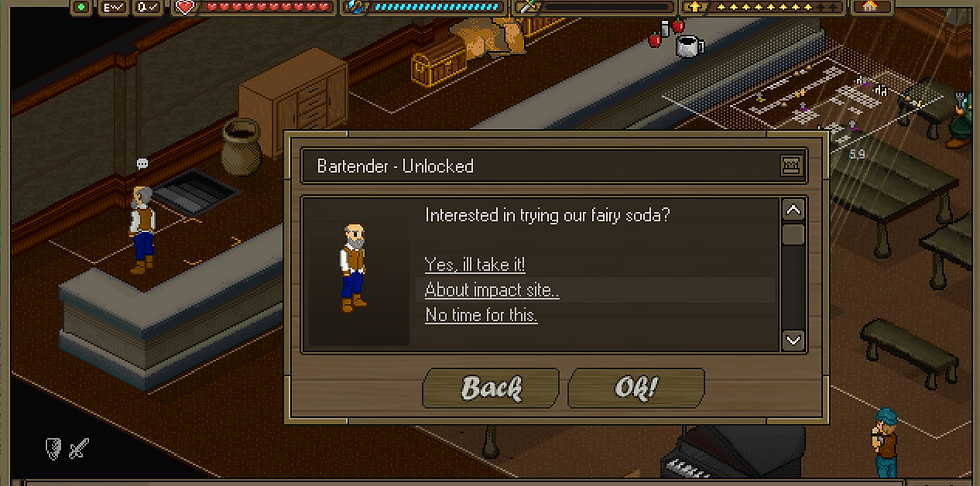The image size is (980, 486).
Task: Open the house icon in the top bar
Action: (x=869, y=6)
